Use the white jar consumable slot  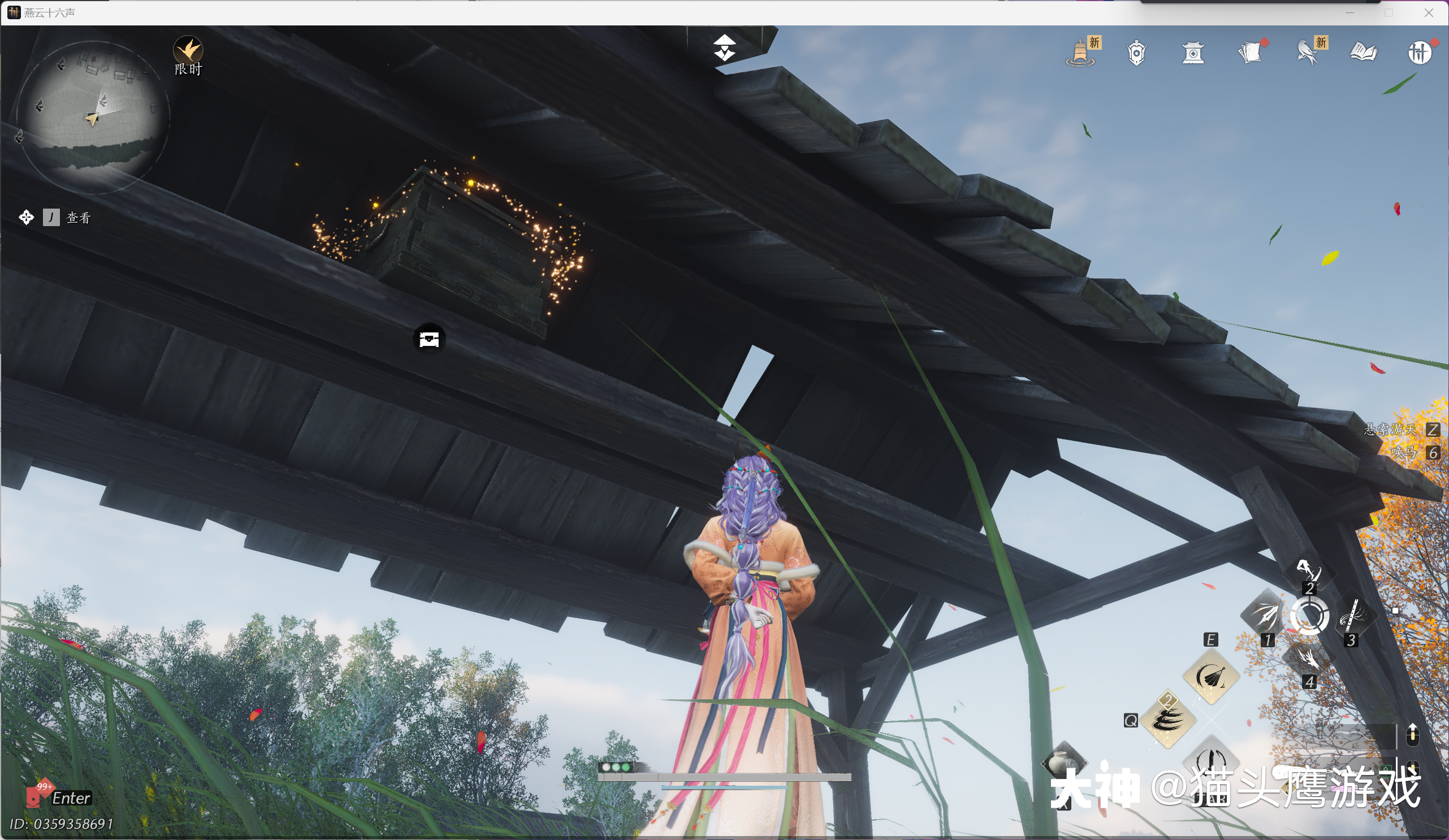pos(1063,763)
